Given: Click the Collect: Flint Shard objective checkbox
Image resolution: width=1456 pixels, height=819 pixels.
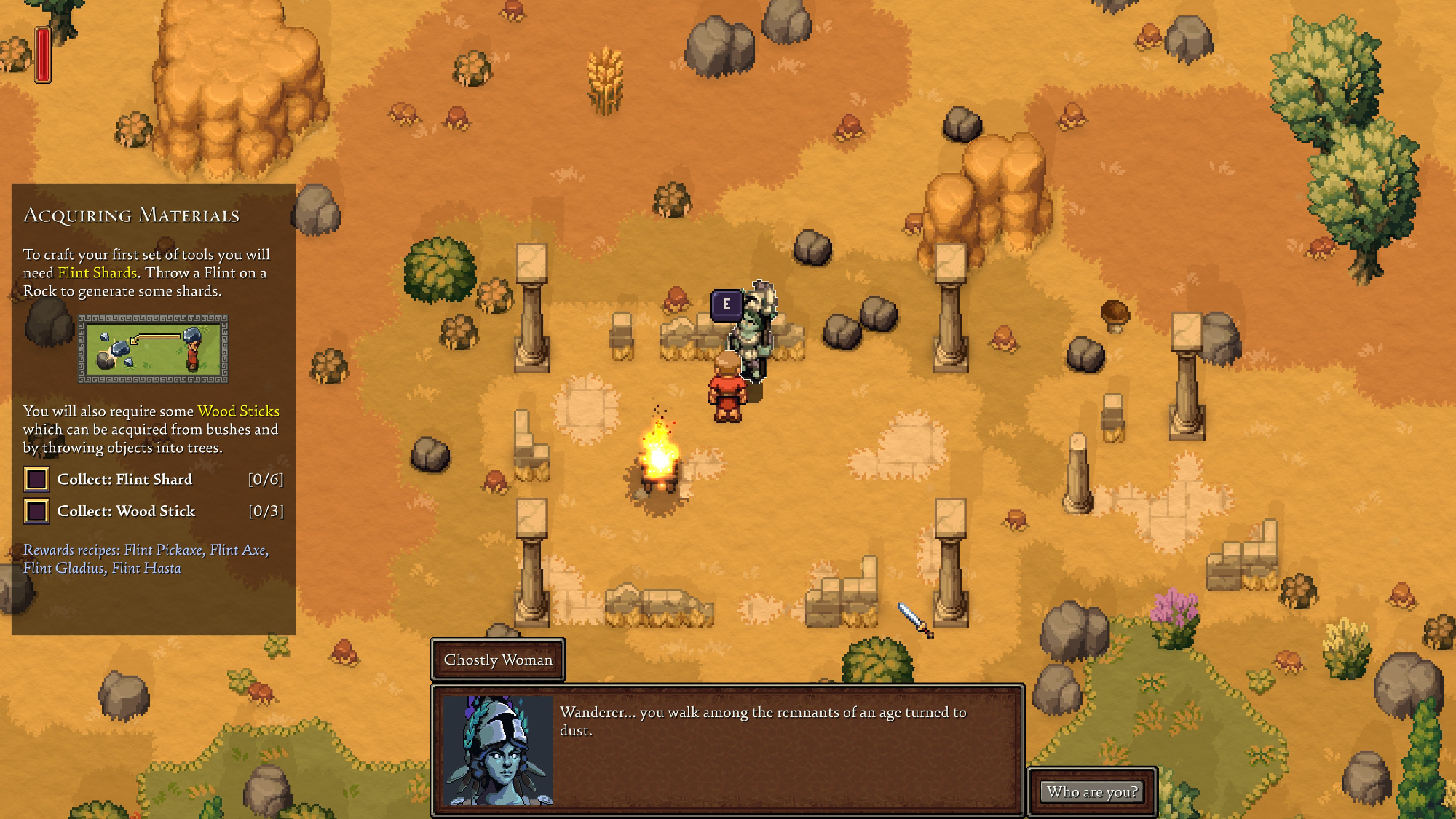Looking at the screenshot, I should click(36, 480).
